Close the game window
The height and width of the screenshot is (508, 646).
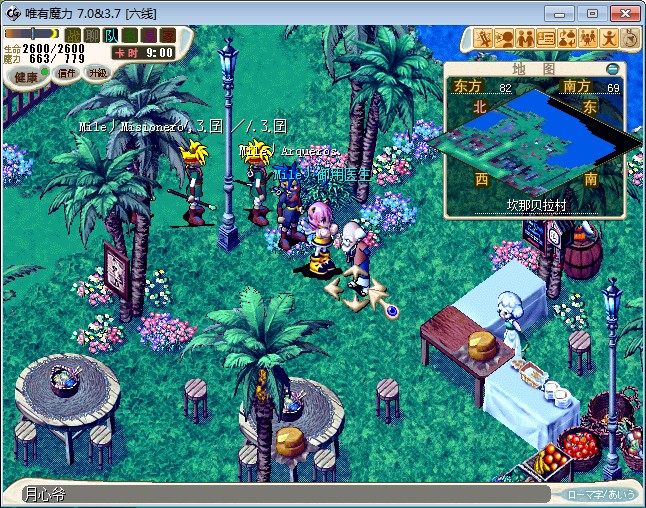pos(623,13)
